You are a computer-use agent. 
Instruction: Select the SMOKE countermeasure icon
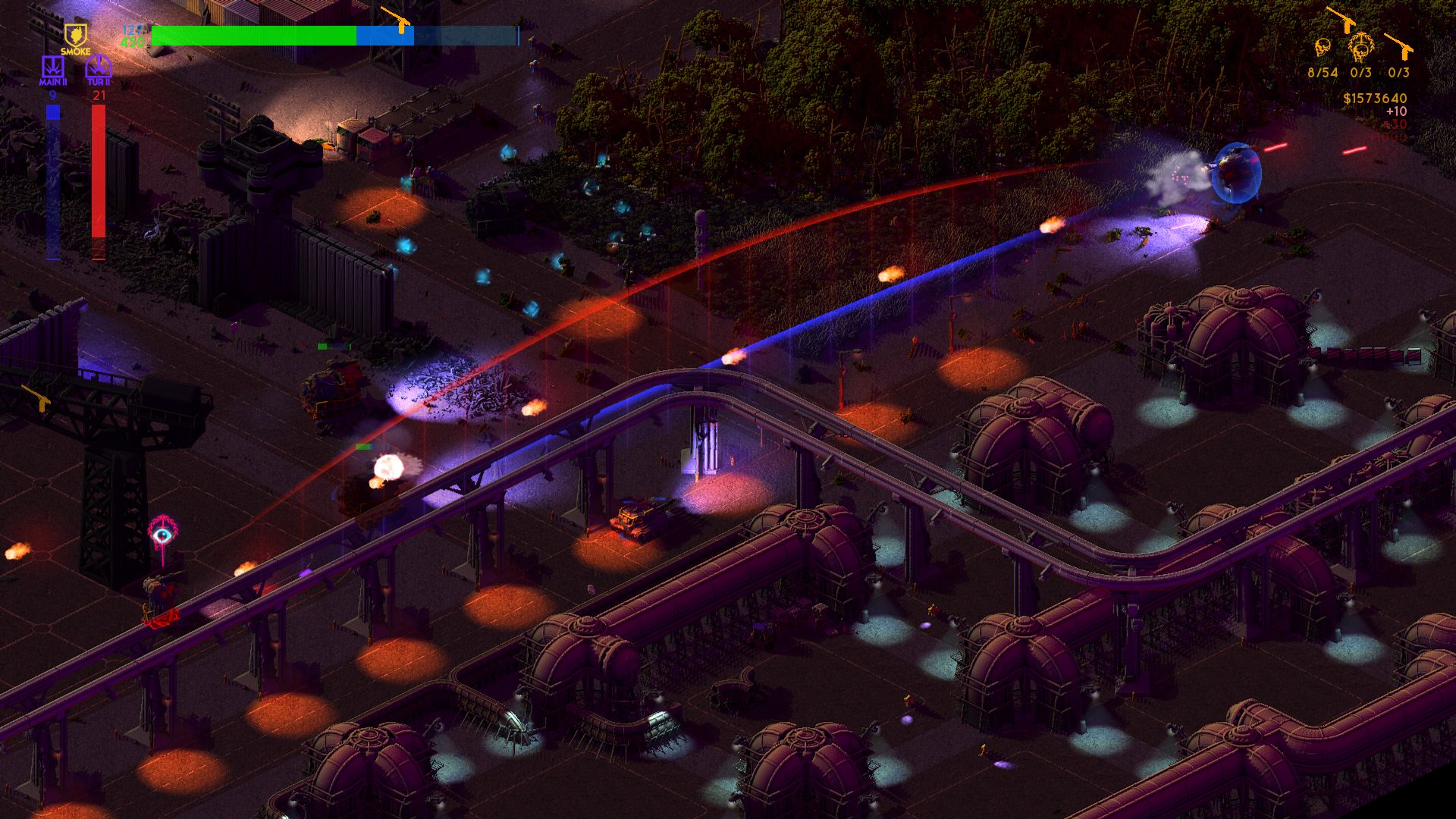click(x=75, y=36)
